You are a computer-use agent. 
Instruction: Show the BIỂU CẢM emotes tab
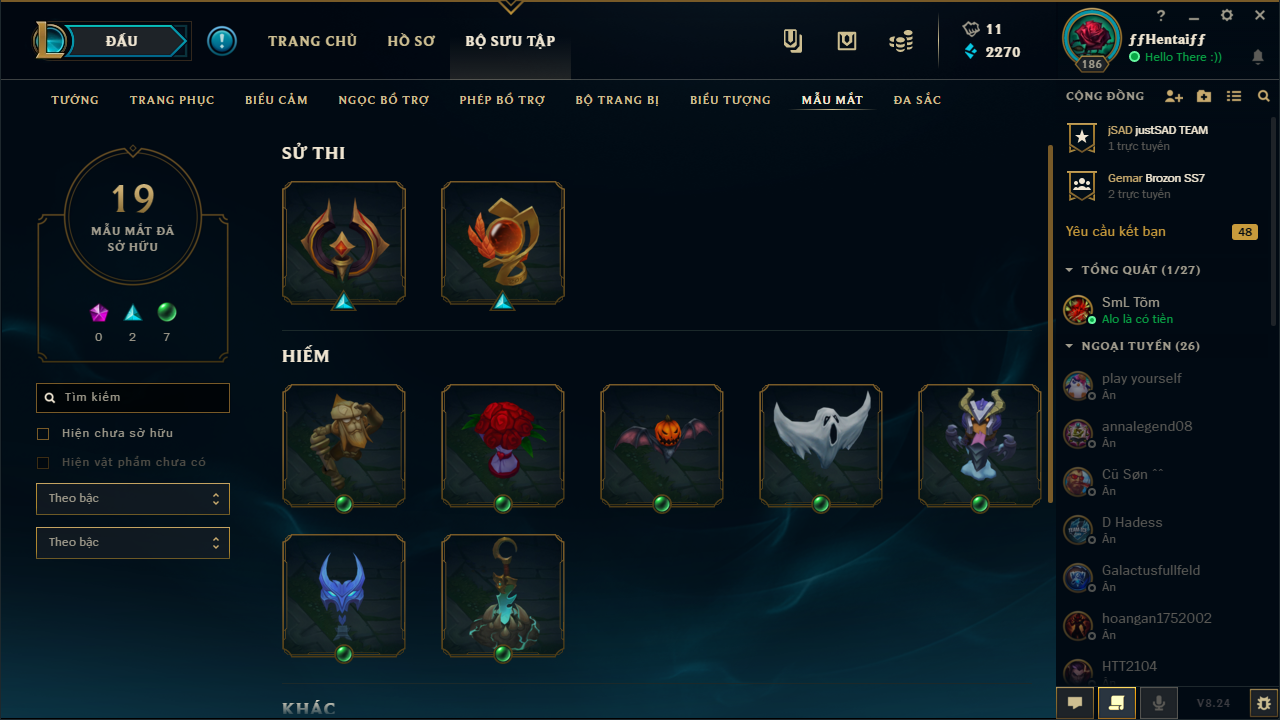(276, 100)
